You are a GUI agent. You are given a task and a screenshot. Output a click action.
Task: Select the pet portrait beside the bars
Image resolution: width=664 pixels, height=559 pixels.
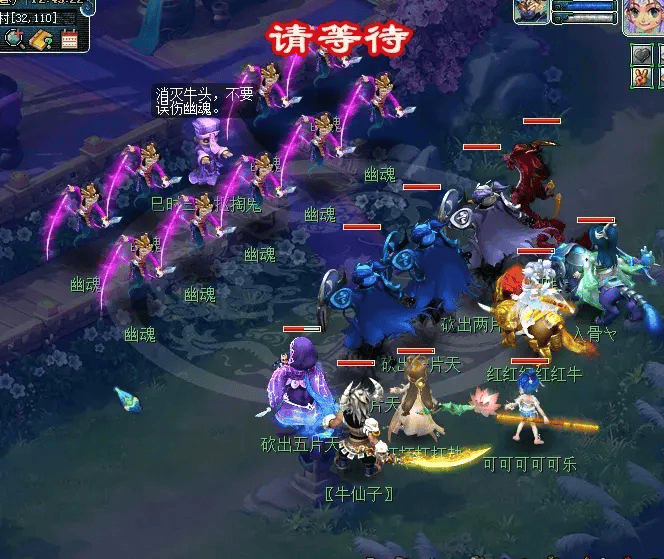(530, 11)
